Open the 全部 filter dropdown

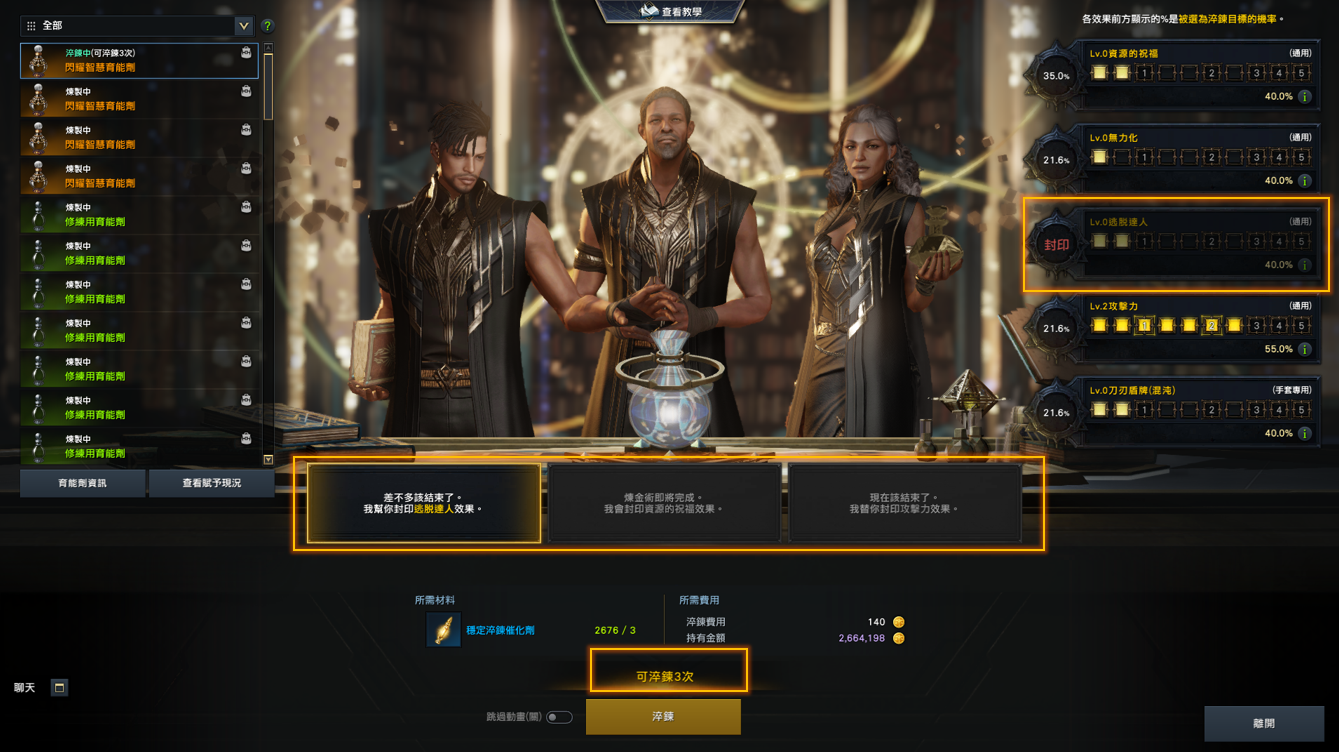243,26
